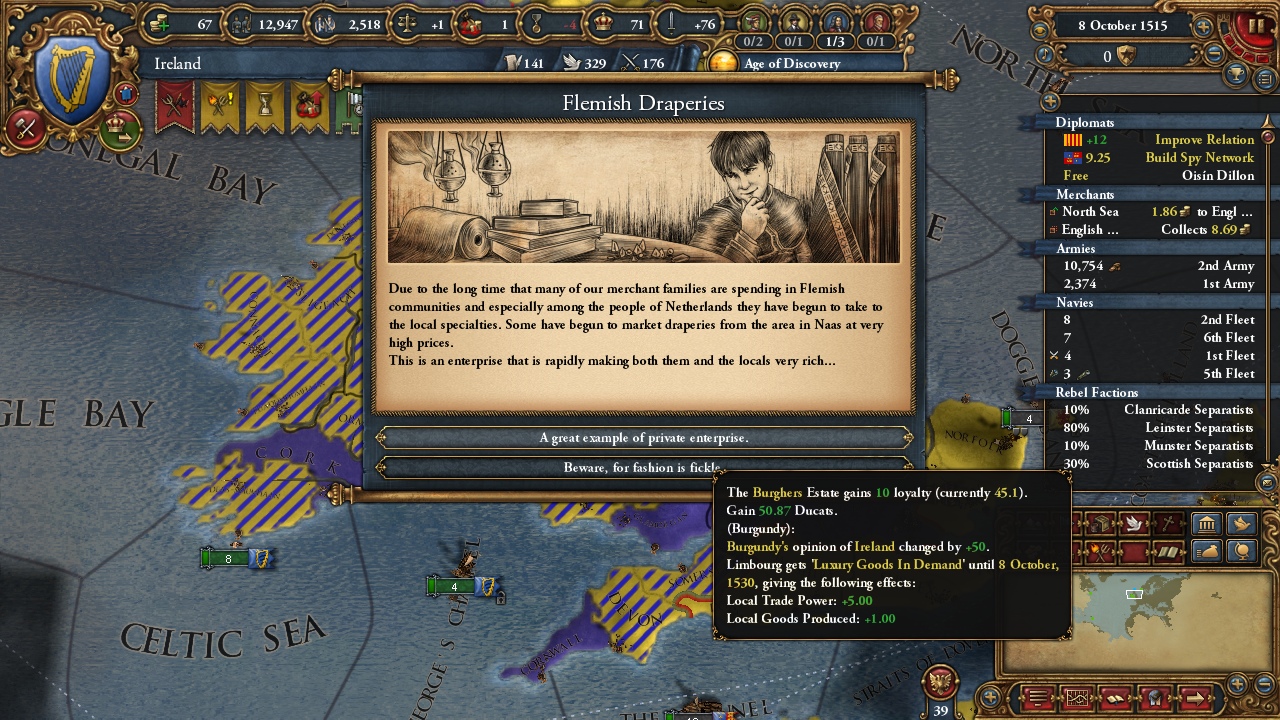Choose 'A great example of private enterprise.'
The image size is (1280, 720).
point(644,438)
